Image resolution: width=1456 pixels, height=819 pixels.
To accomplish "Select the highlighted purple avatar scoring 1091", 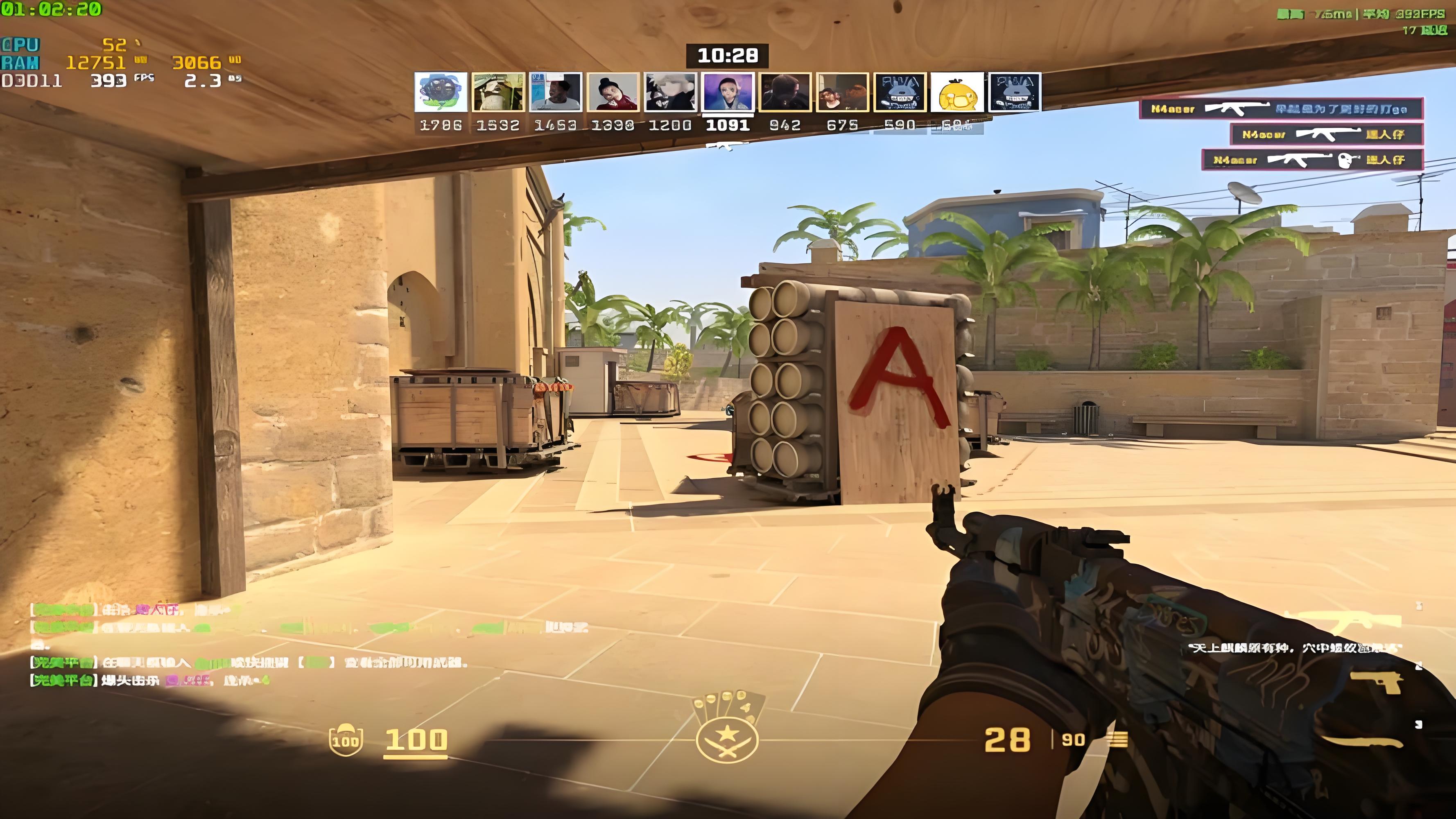I will coord(728,92).
